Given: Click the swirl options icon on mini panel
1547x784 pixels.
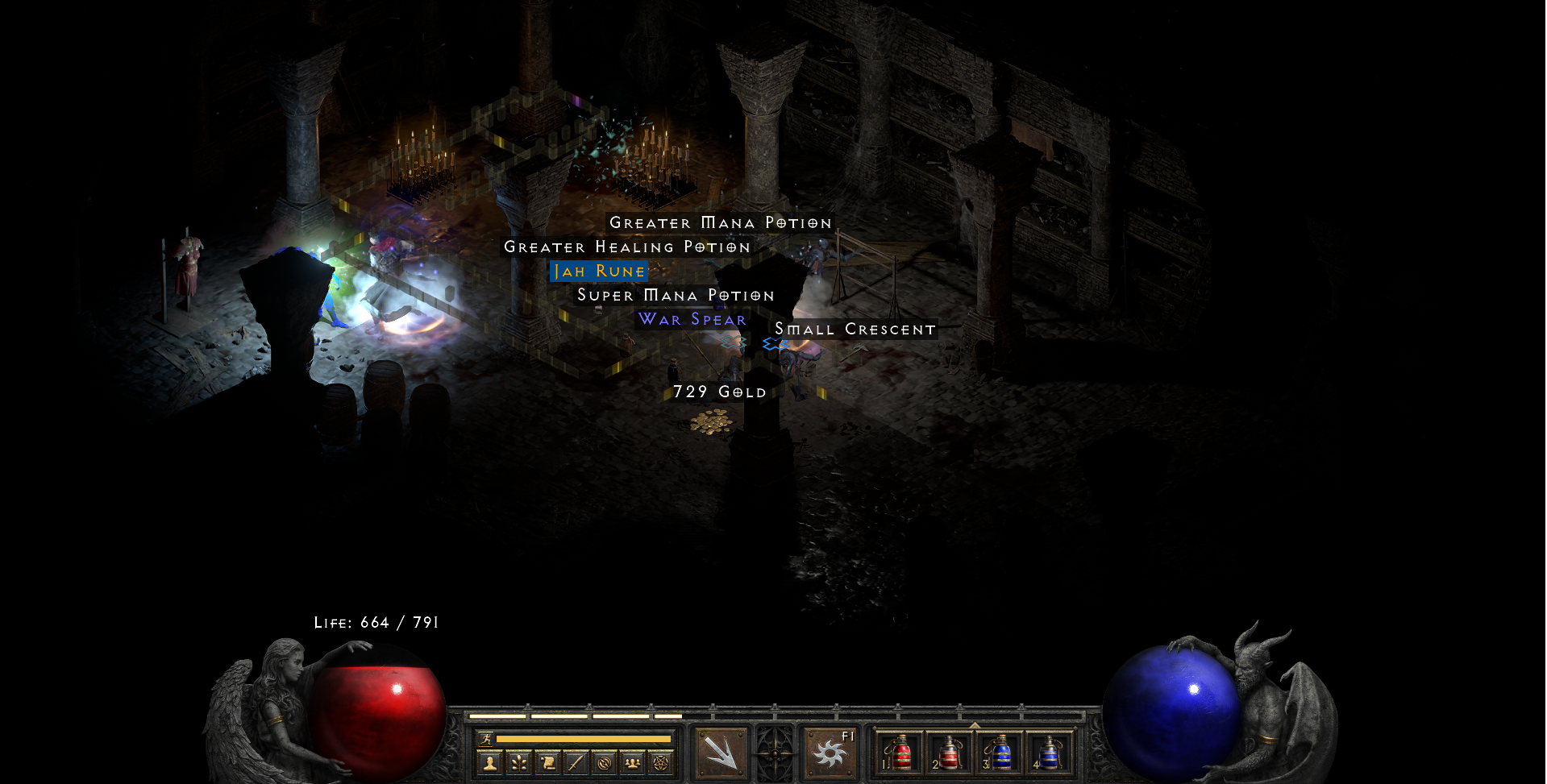Looking at the screenshot, I should [605, 761].
